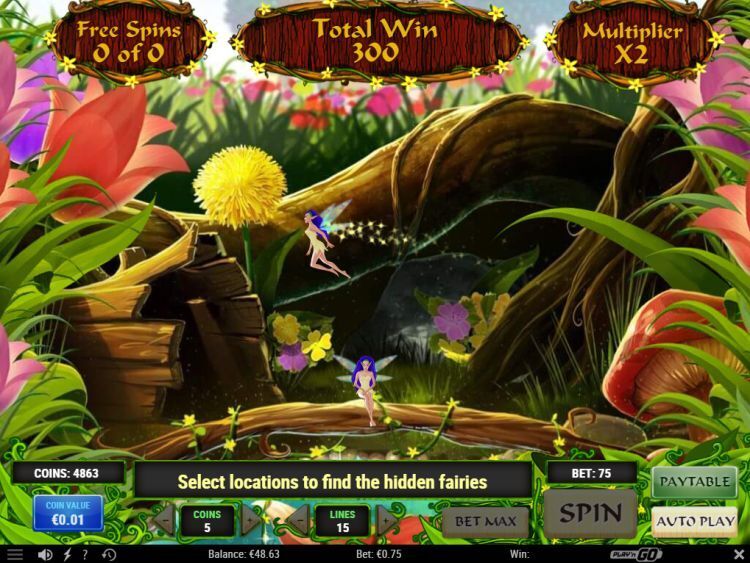750x563 pixels.
Task: Increase the number of coins
Action: [x=251, y=520]
